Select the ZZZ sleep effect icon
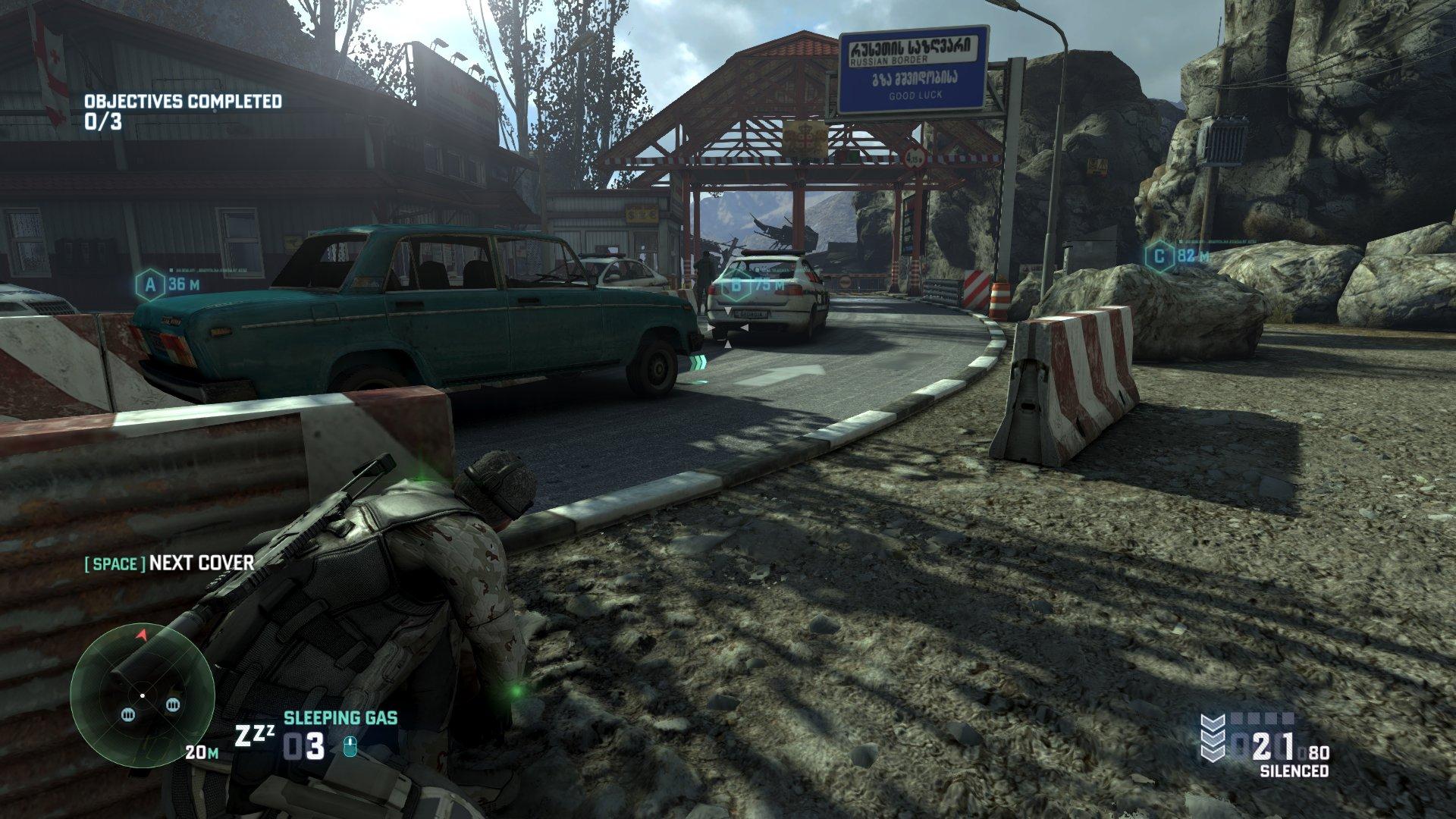This screenshot has height=819, width=1456. click(256, 736)
